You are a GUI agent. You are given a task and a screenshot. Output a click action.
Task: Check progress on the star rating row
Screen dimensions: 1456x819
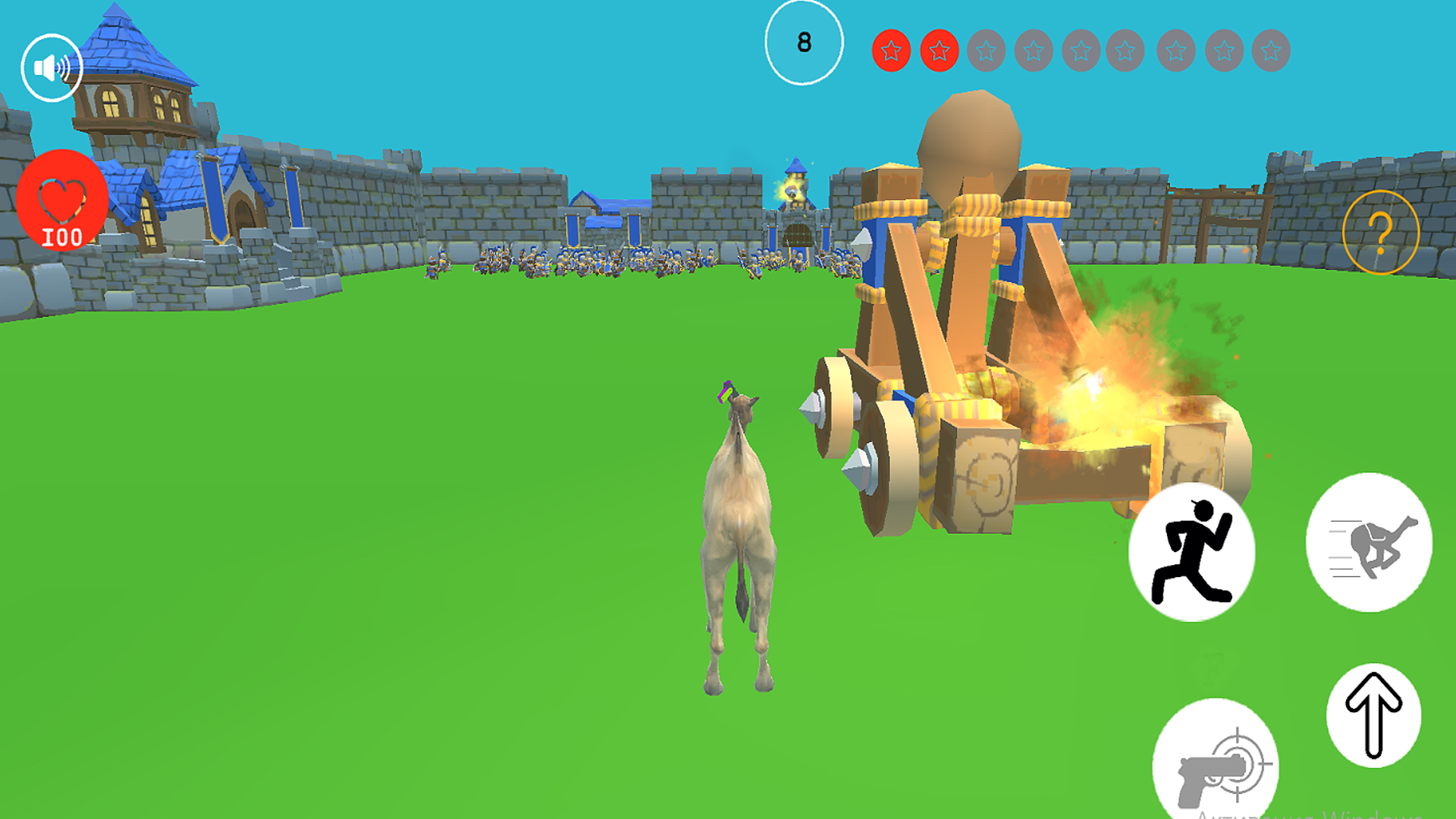[1079, 49]
